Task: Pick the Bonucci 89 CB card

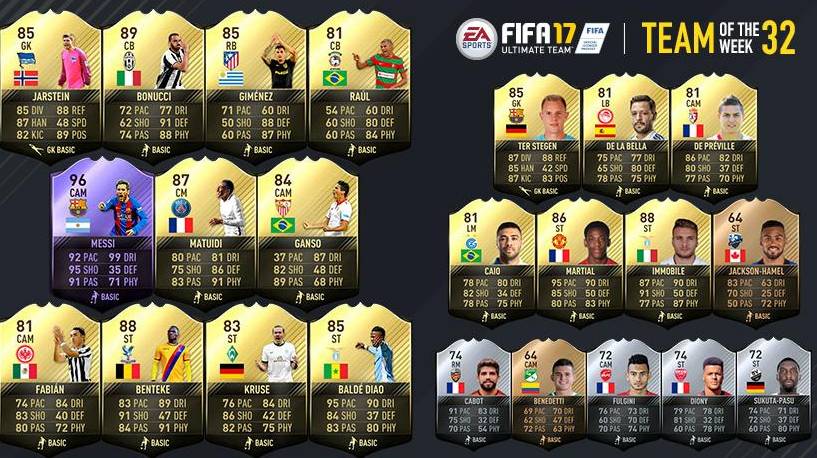Action: [x=152, y=80]
